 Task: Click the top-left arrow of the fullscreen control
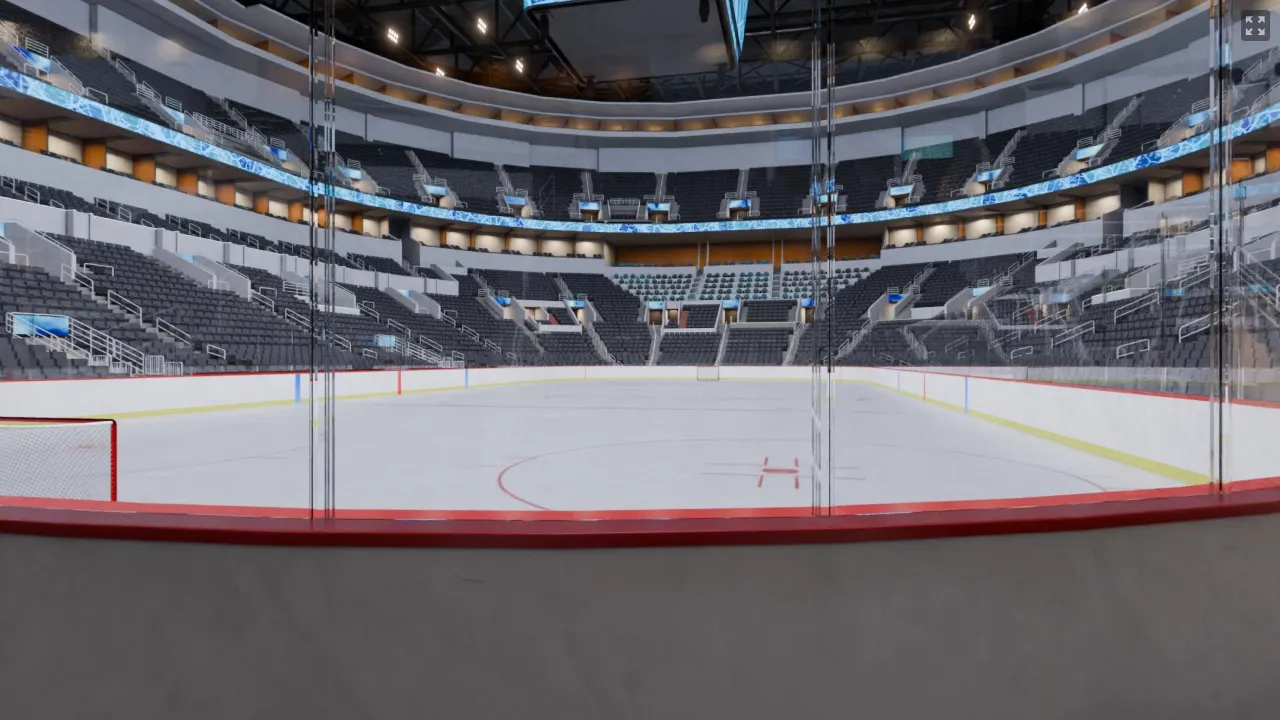click(1250, 21)
